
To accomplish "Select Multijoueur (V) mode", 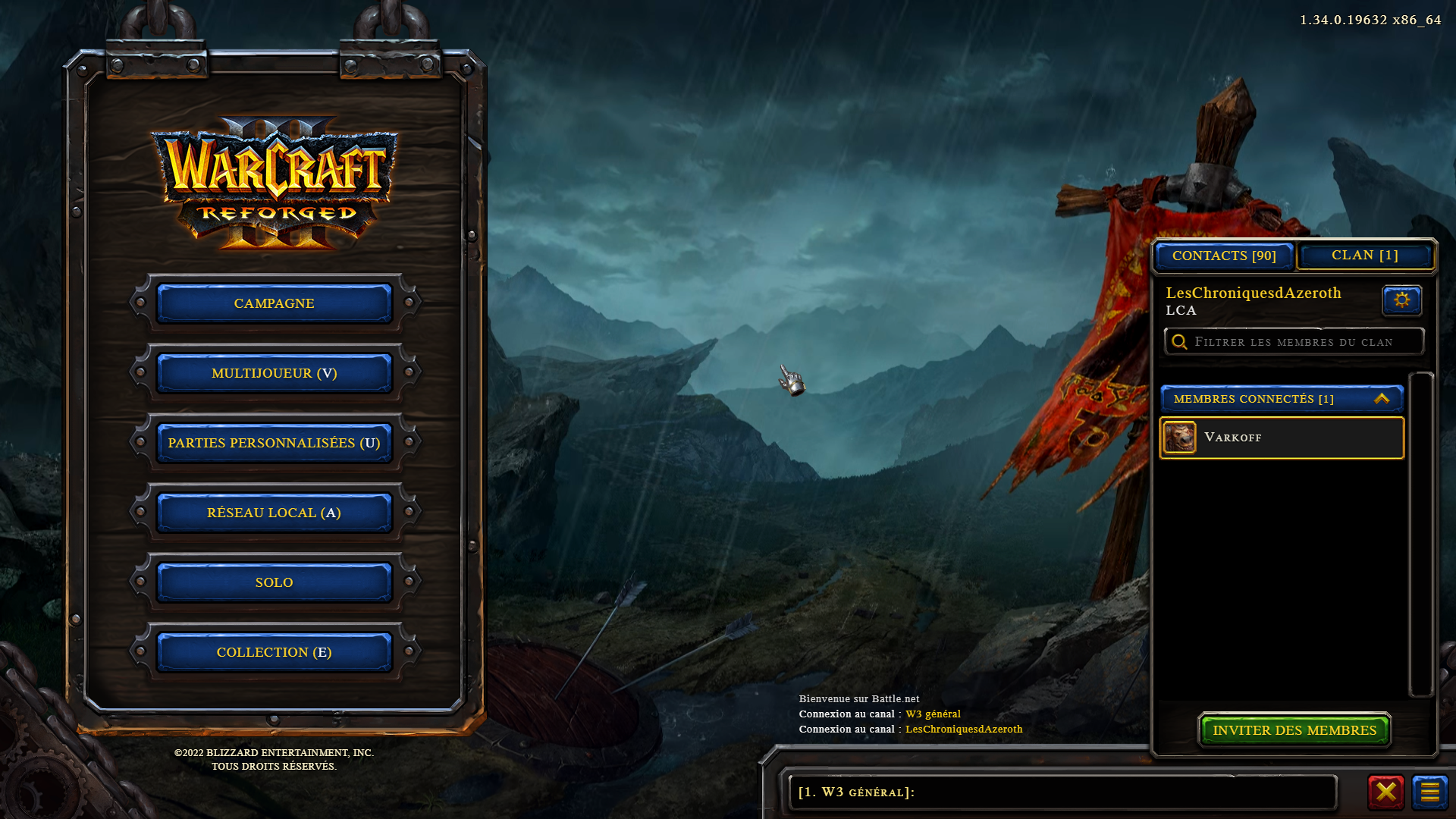I will pyautogui.click(x=274, y=373).
